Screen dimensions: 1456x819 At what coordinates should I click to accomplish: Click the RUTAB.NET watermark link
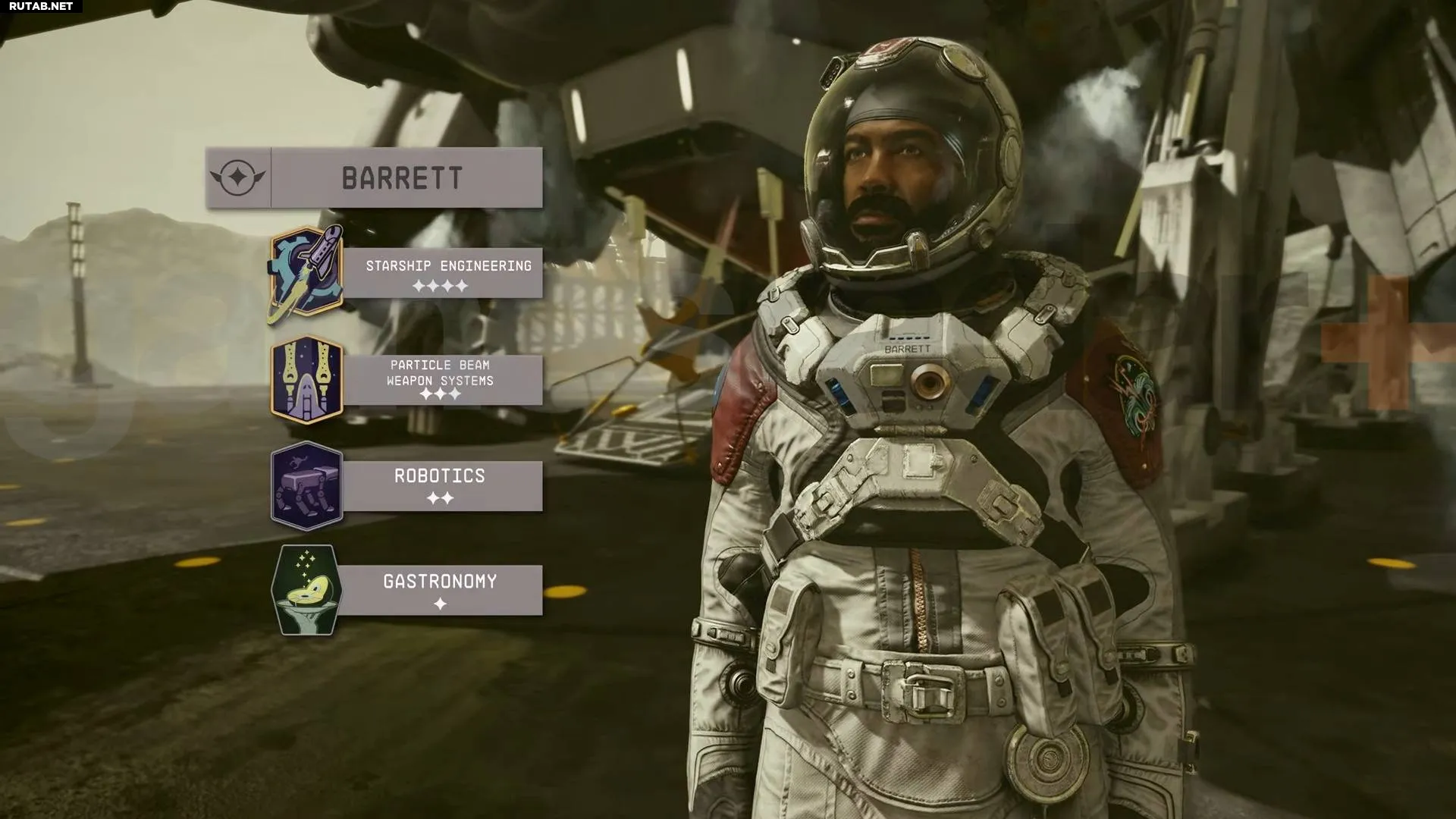pos(41,6)
